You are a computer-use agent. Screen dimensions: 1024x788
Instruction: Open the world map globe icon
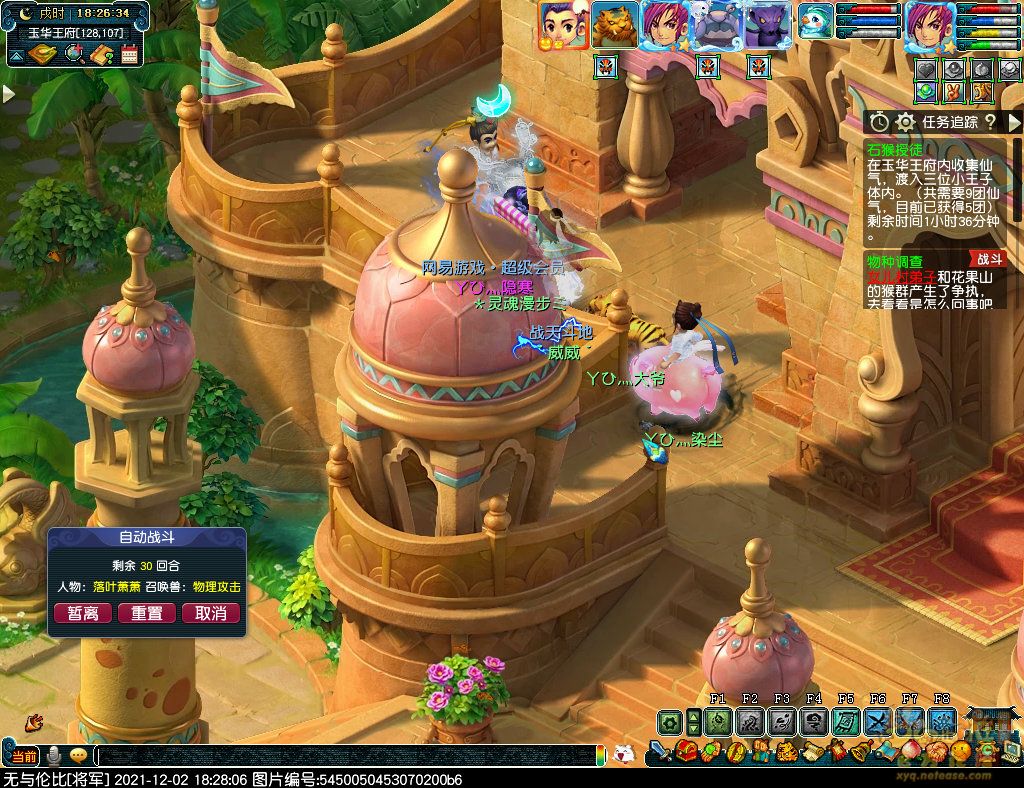point(74,55)
